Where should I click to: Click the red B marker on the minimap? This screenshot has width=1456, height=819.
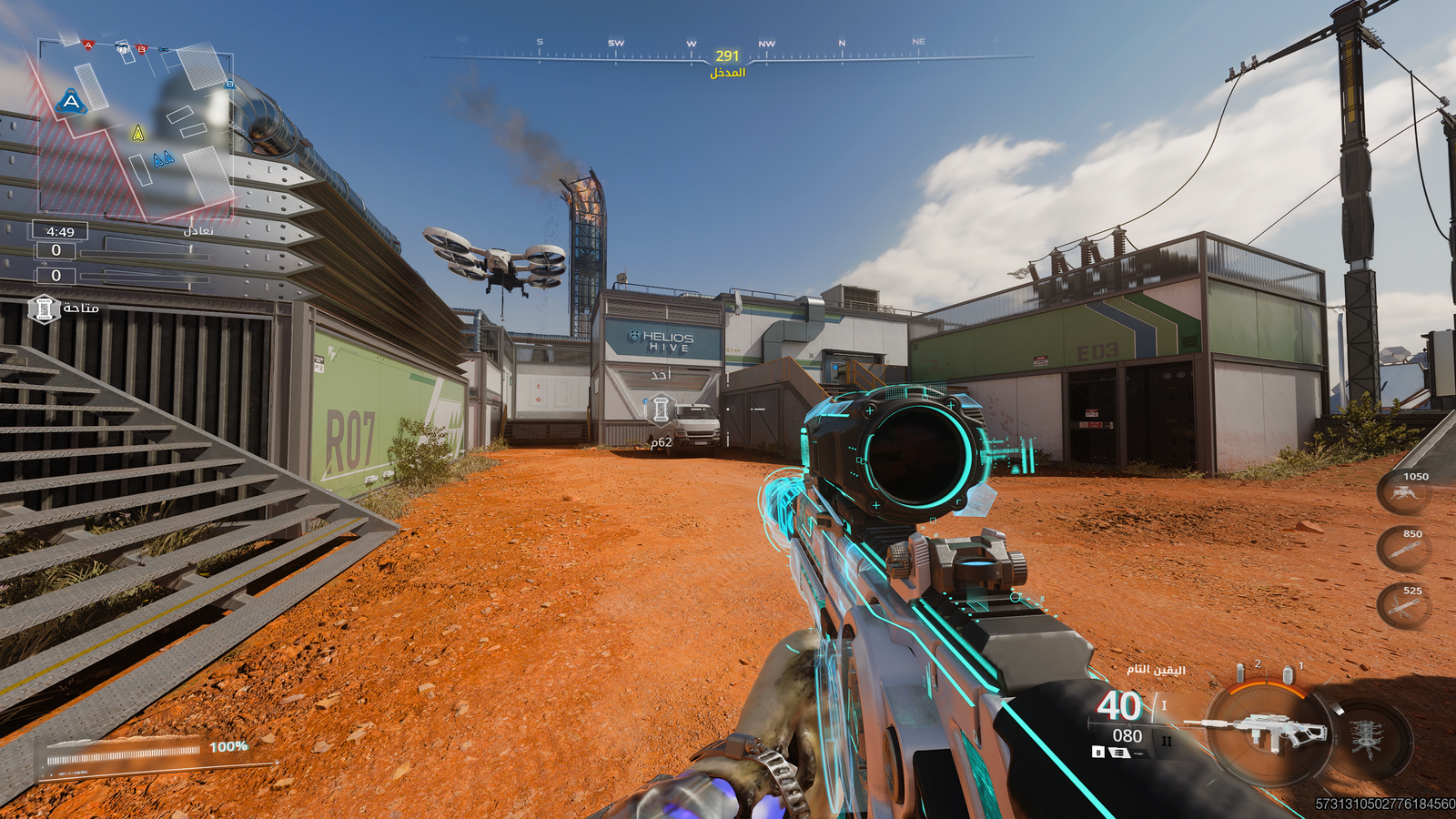coord(141,48)
